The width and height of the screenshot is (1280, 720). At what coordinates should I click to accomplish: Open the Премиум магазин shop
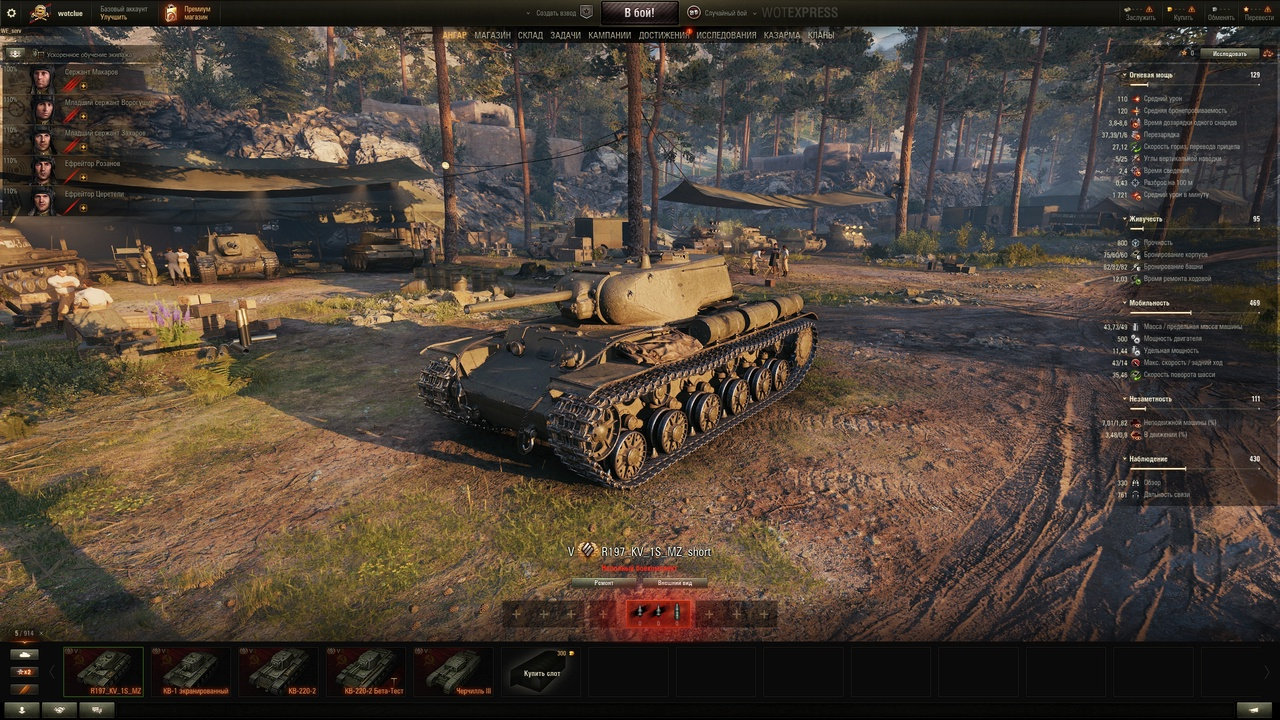188,13
